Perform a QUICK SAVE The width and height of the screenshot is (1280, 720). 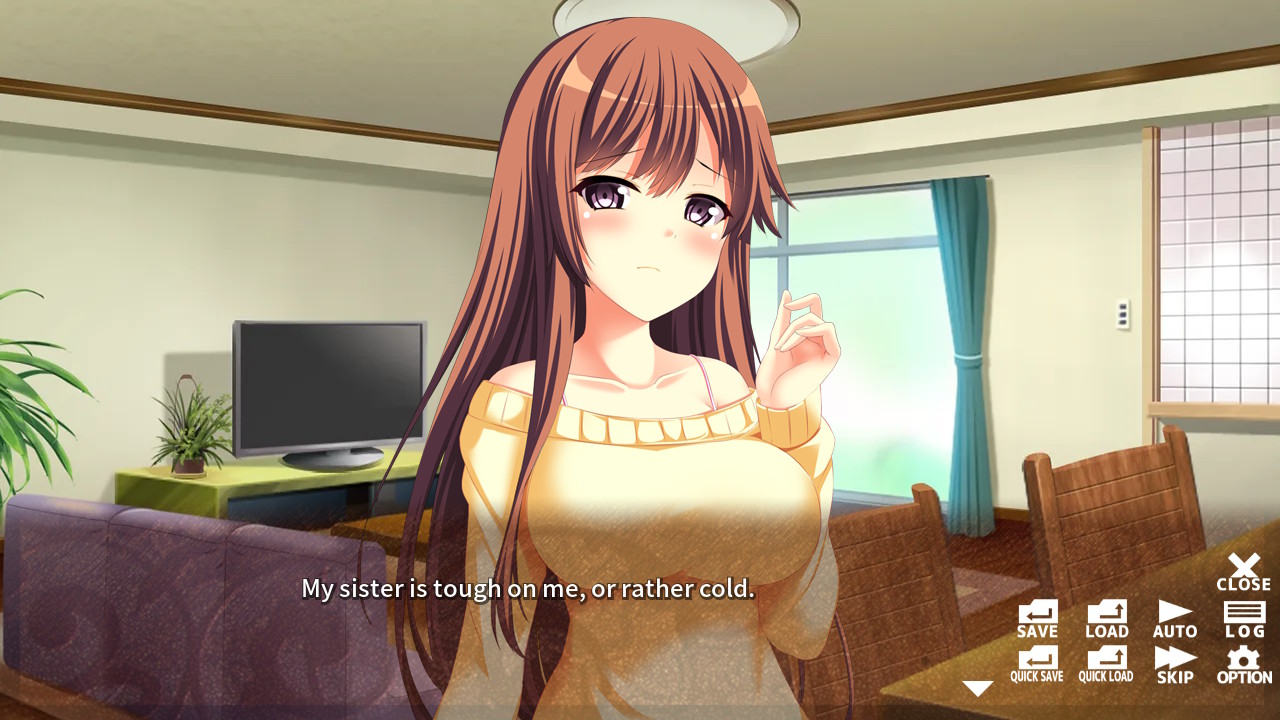pyautogui.click(x=1037, y=662)
